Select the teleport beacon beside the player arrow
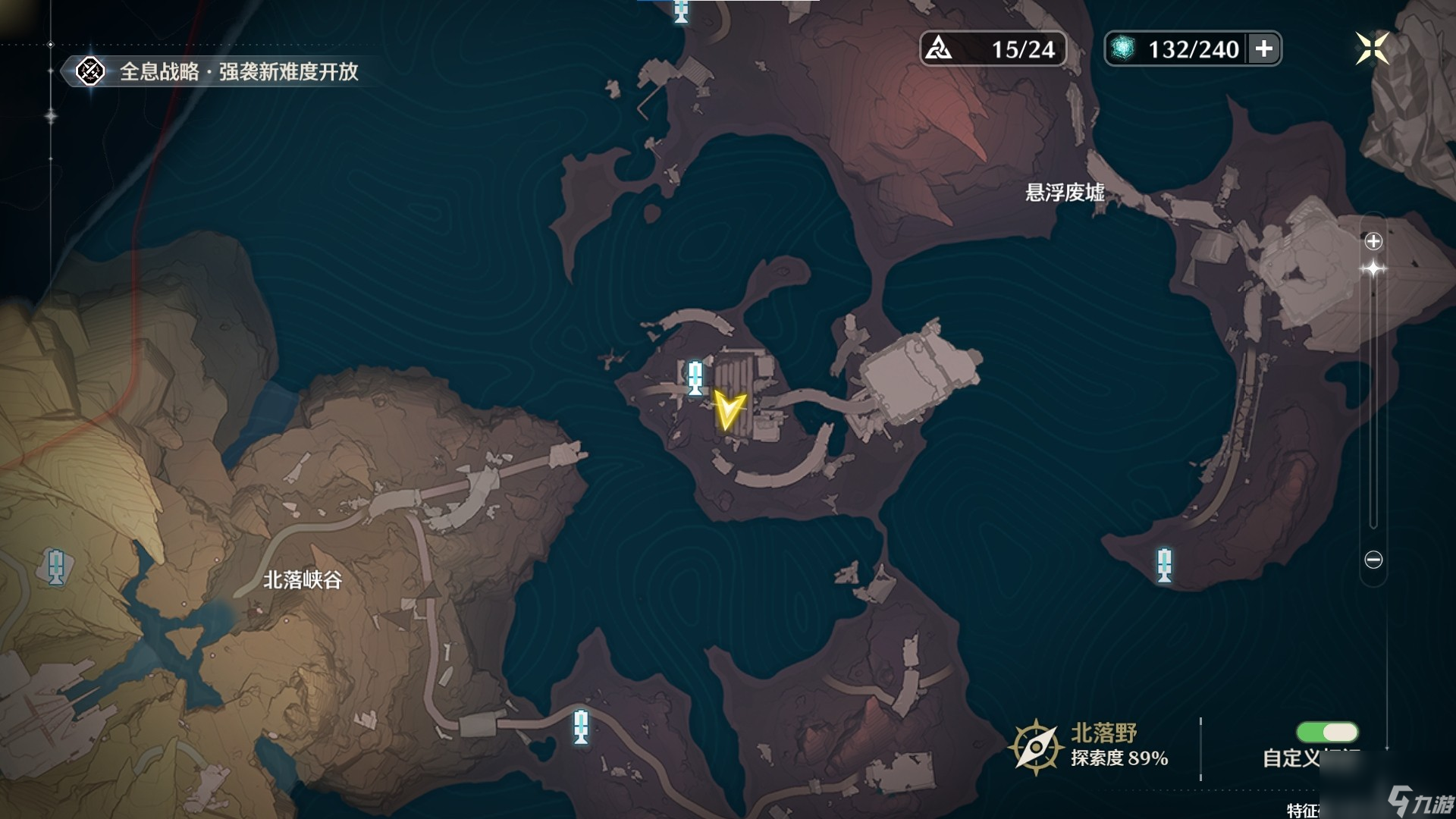The height and width of the screenshot is (819, 1456). pyautogui.click(x=695, y=377)
